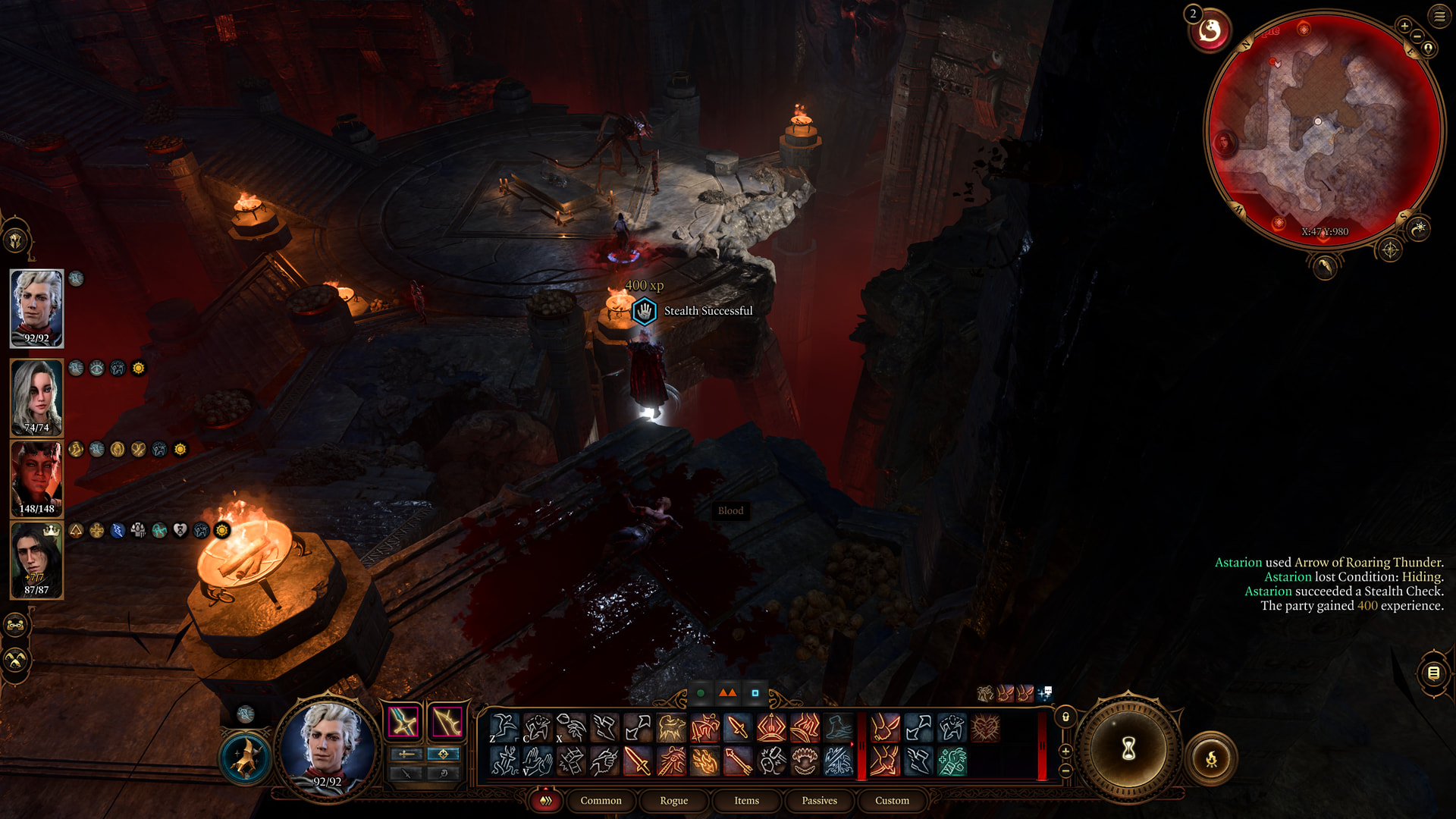Screen dimensions: 1456x819
Task: Toggle the hotbar lock padlock
Action: click(x=1065, y=717)
